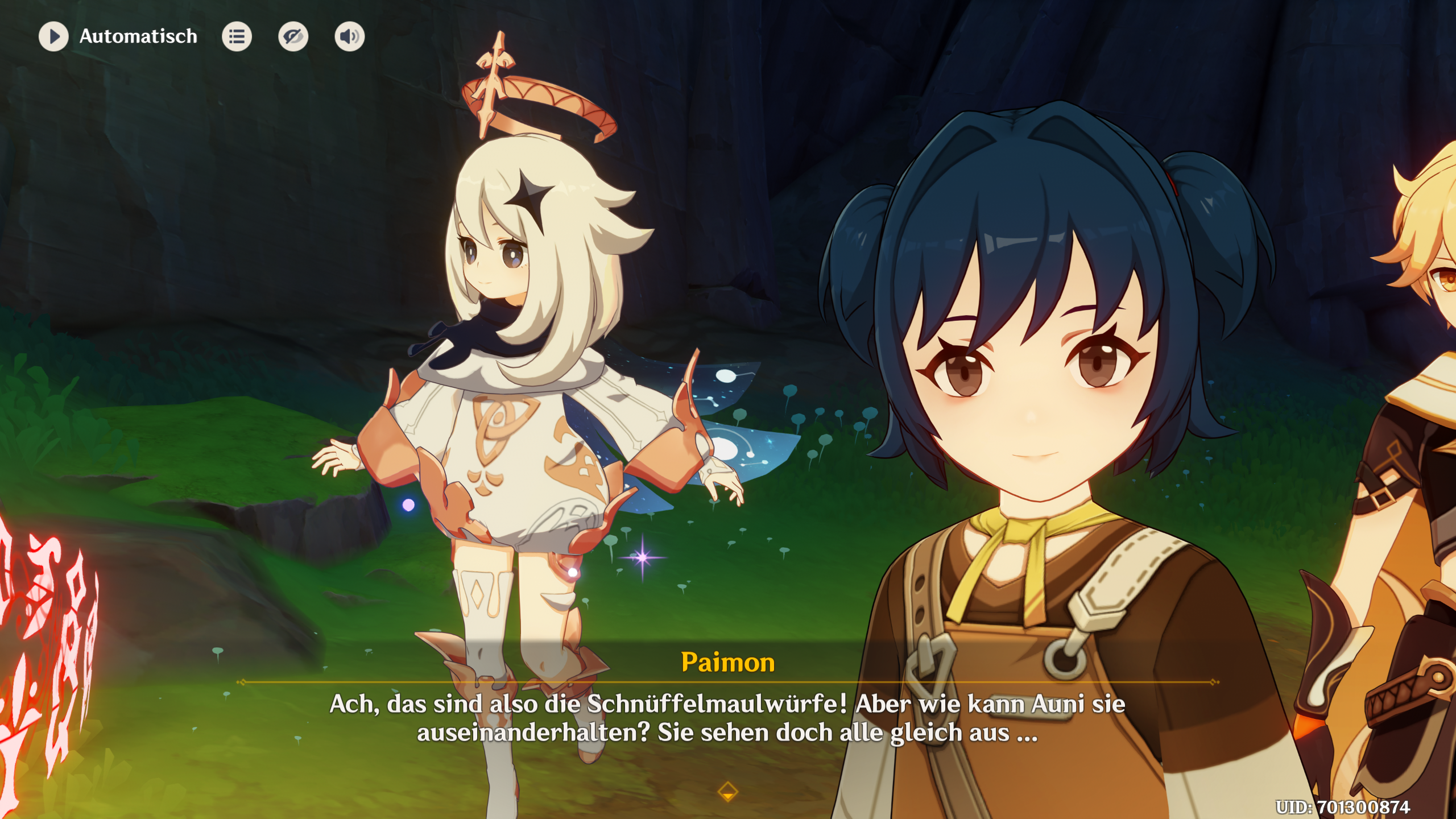
Task: Toggle the Automatisch auto-play button
Action: (53, 36)
